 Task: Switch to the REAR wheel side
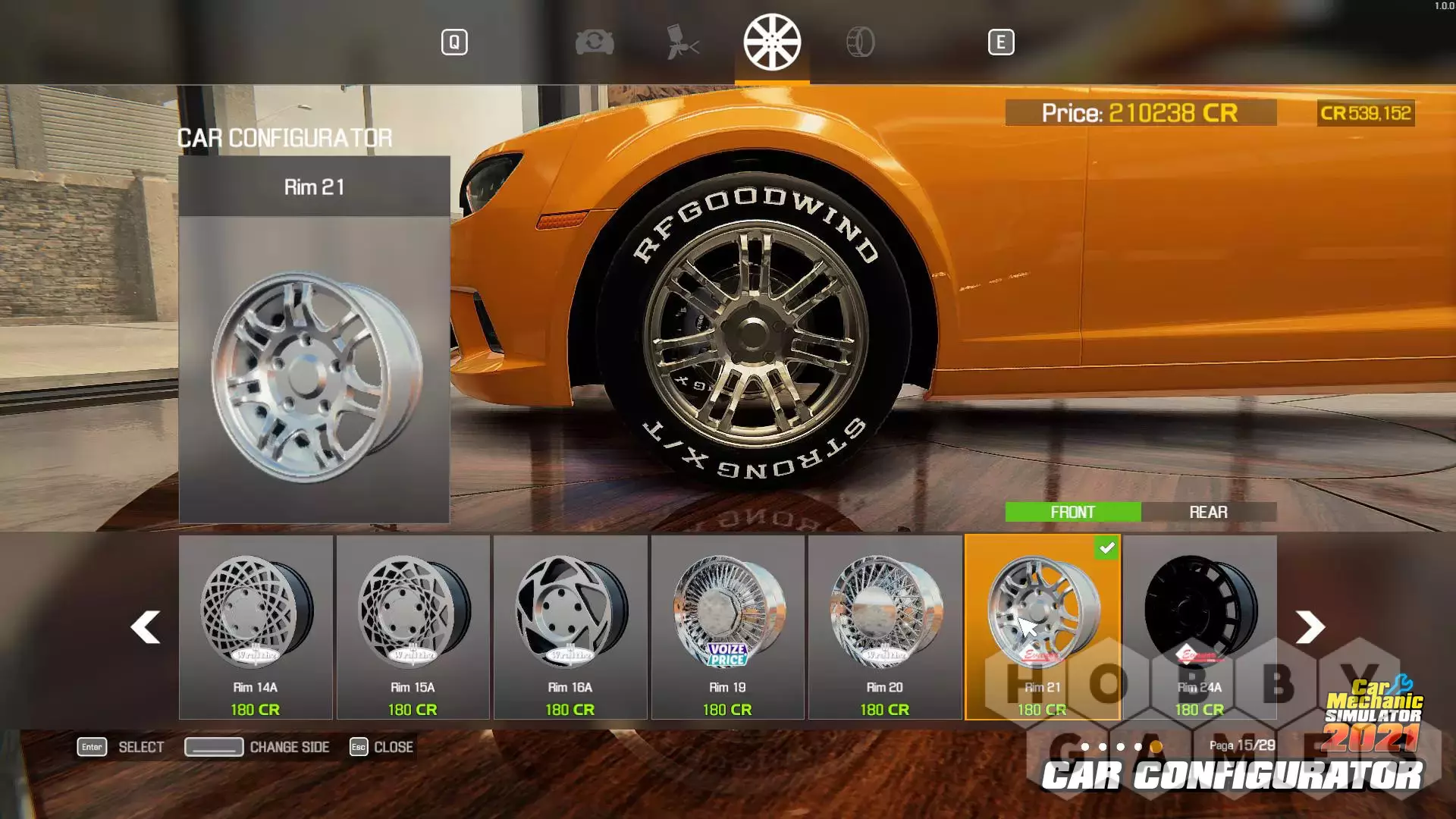pos(1208,513)
